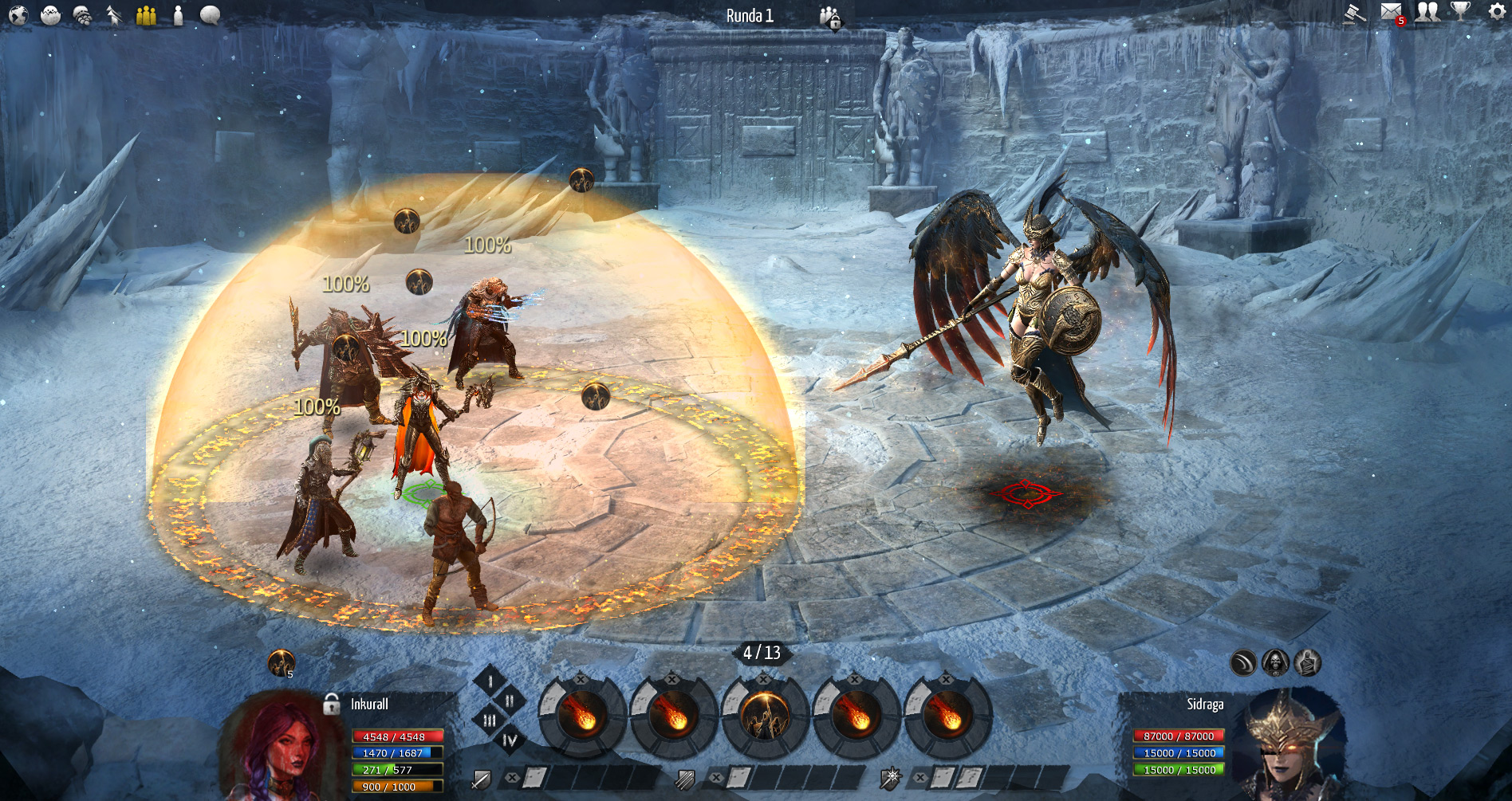Image resolution: width=1512 pixels, height=801 pixels.
Task: Open the chat speech bubble
Action: [x=210, y=14]
